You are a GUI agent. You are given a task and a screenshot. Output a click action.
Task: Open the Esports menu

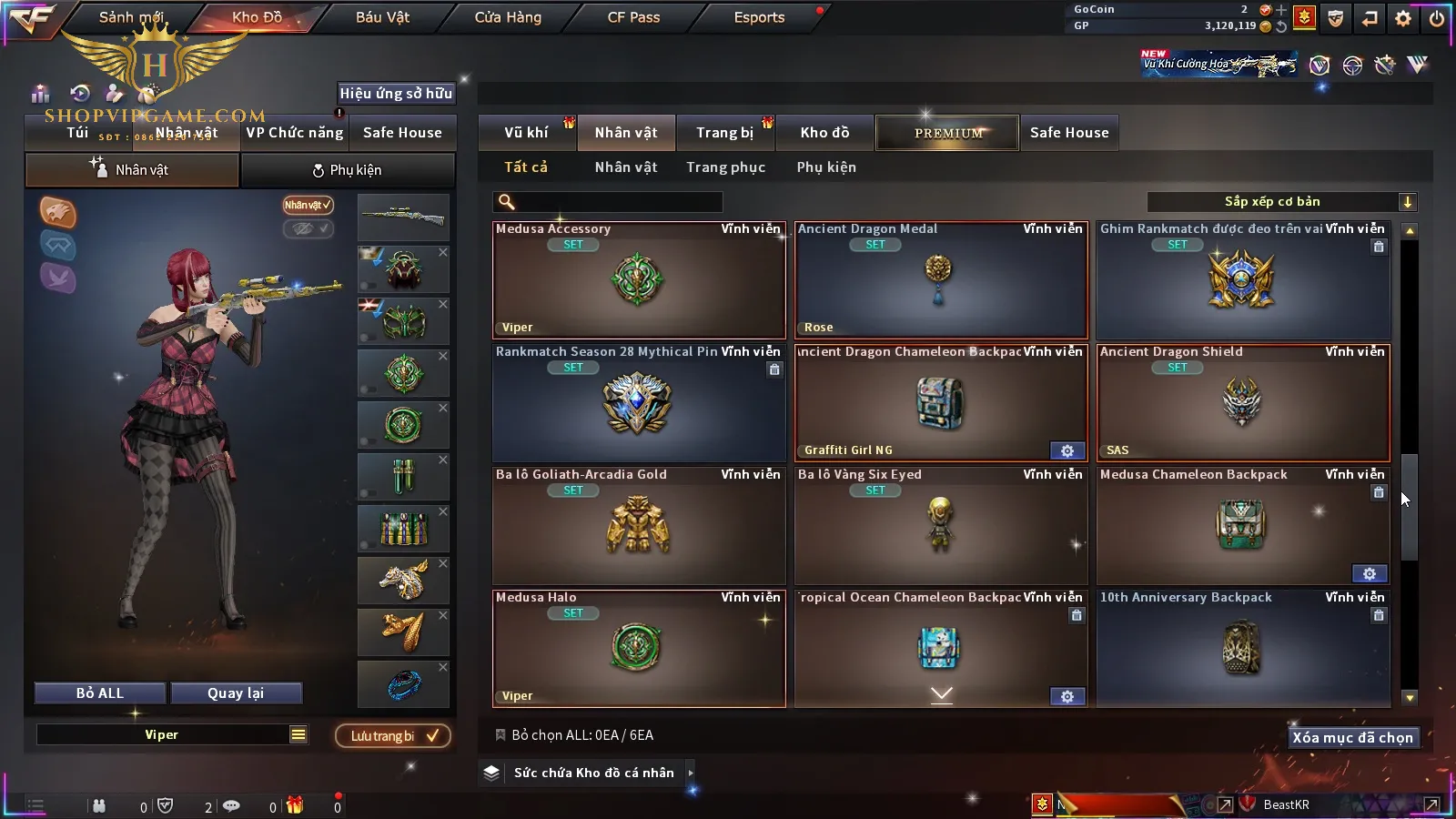tap(759, 17)
